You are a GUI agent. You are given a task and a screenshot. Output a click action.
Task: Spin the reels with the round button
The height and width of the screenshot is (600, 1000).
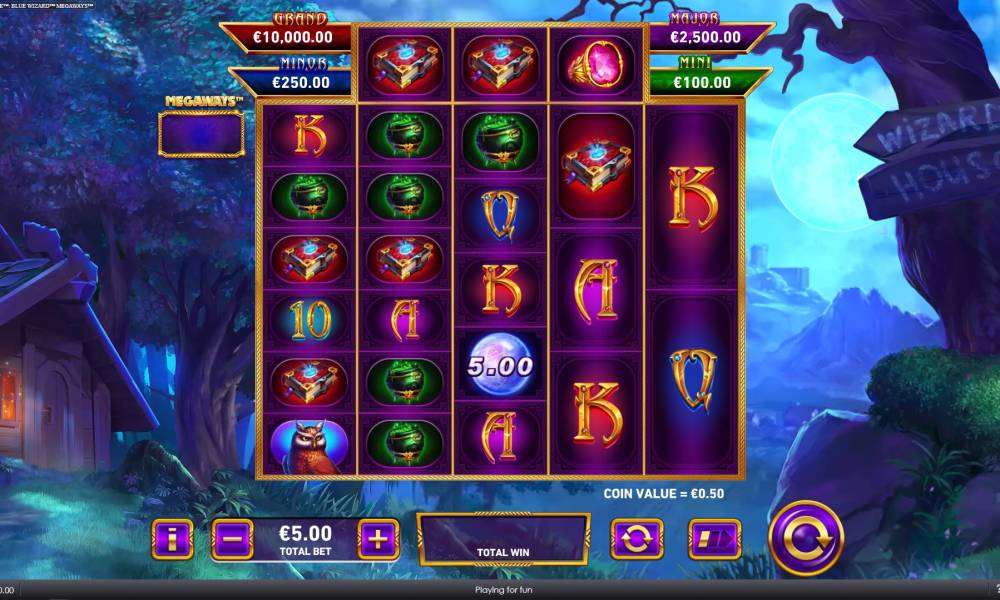pyautogui.click(x=805, y=538)
